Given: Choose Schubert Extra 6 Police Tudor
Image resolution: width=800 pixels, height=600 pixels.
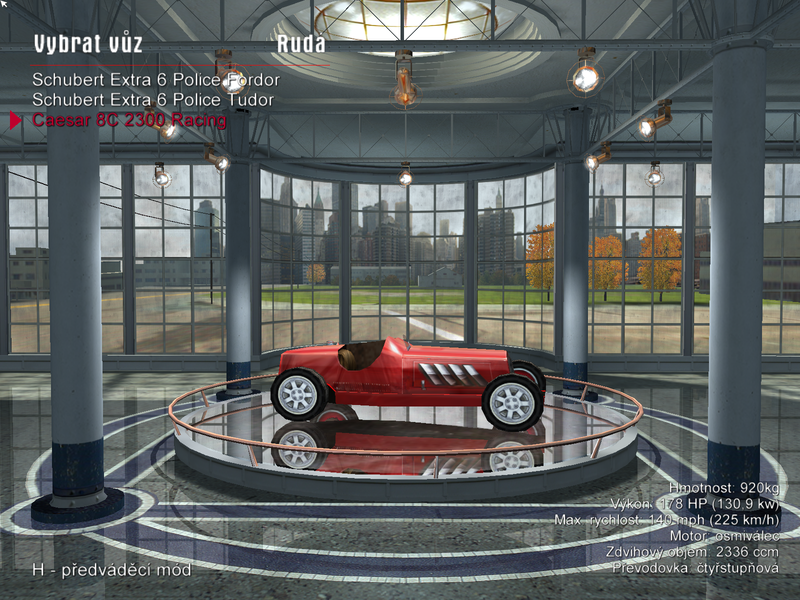Looking at the screenshot, I should tap(152, 100).
